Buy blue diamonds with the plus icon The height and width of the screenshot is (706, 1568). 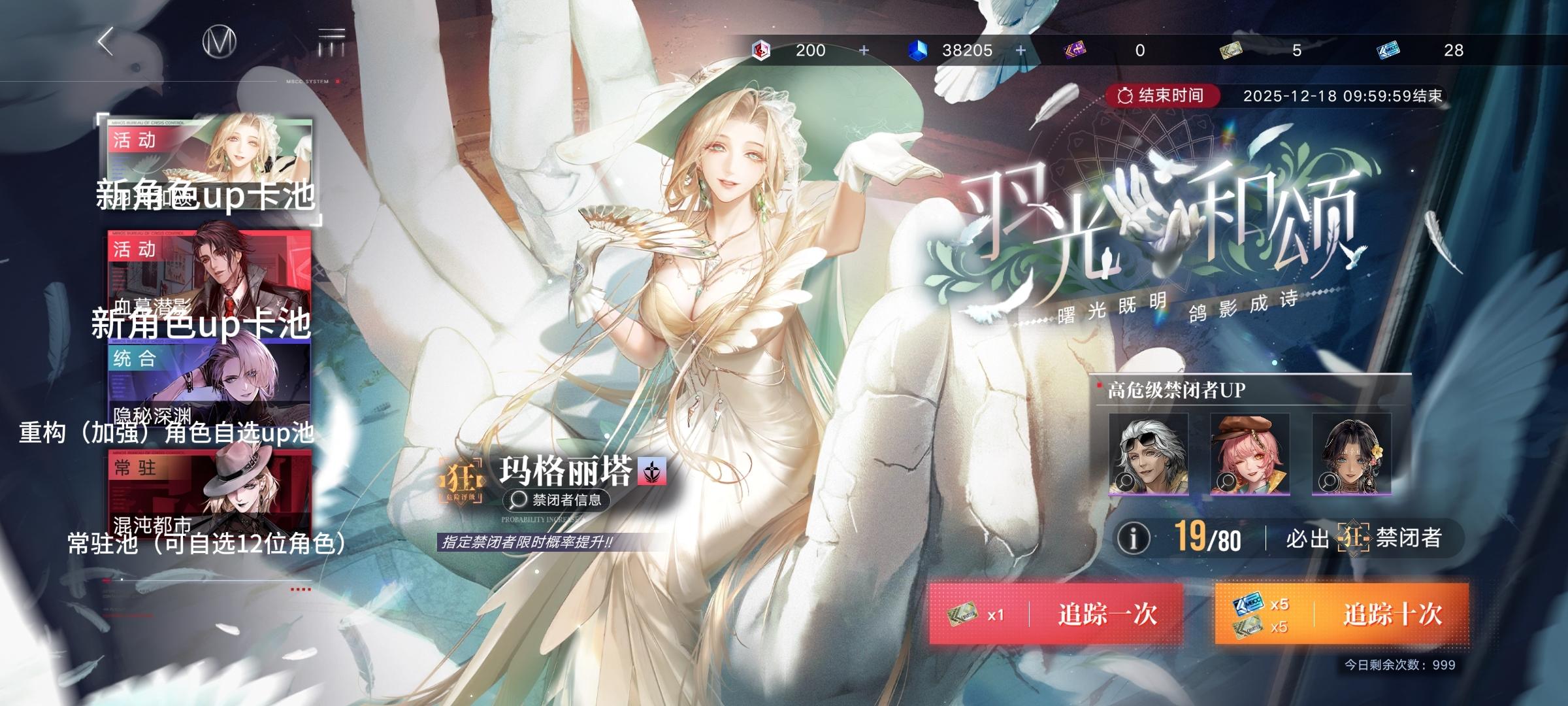1019,50
